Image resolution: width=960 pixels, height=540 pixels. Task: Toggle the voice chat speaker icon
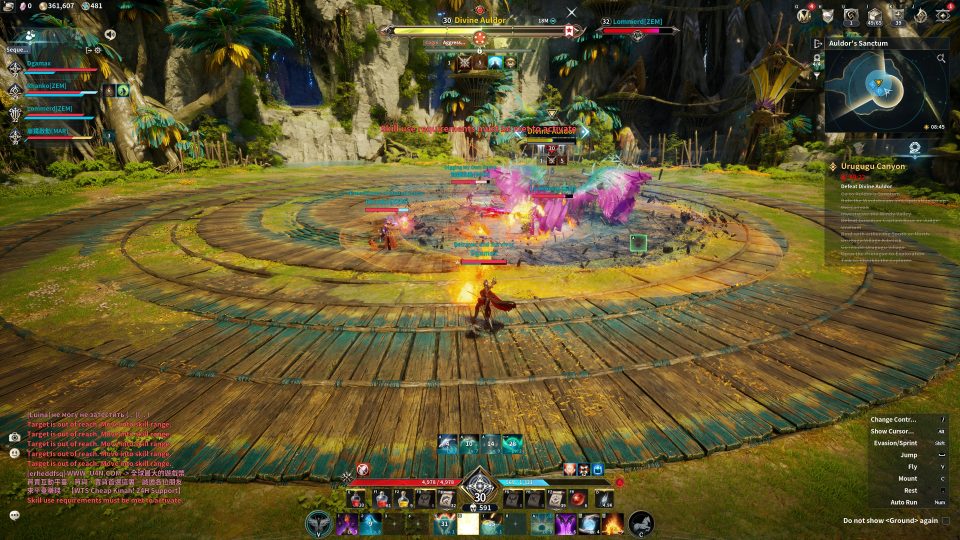point(110,35)
